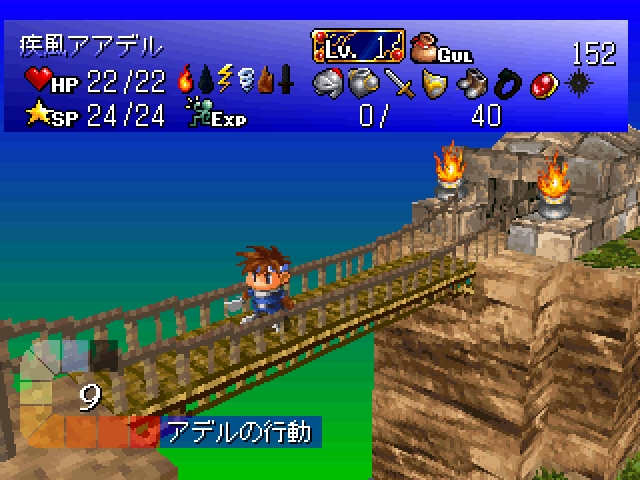The image size is (640, 480).
Task: Select the sword weapon icon
Action: click(400, 82)
